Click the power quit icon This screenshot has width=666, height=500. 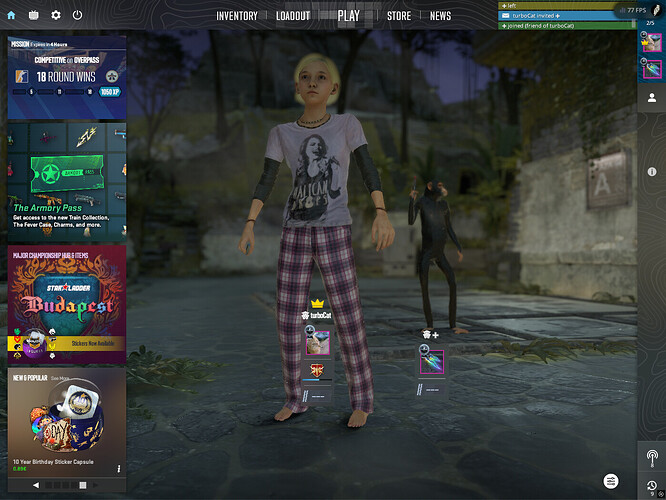[77, 16]
